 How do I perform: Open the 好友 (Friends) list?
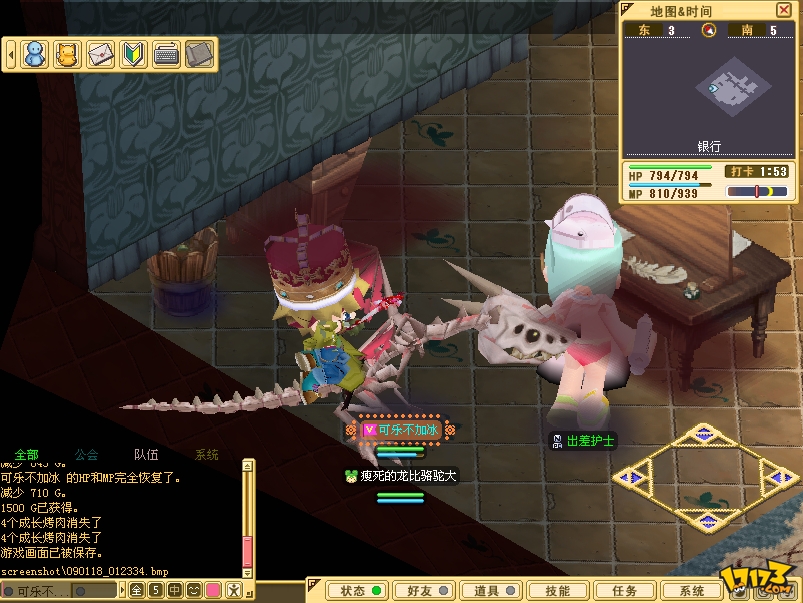(421, 590)
